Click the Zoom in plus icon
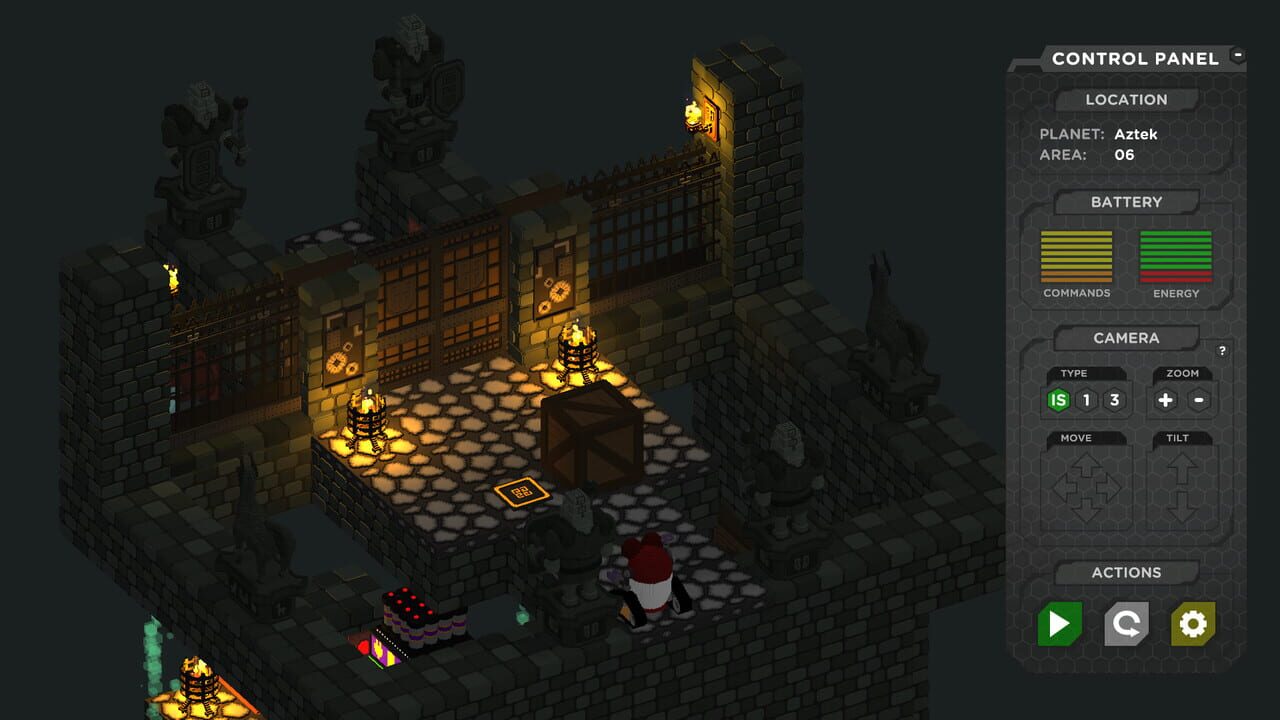This screenshot has width=1280, height=720. (1164, 399)
